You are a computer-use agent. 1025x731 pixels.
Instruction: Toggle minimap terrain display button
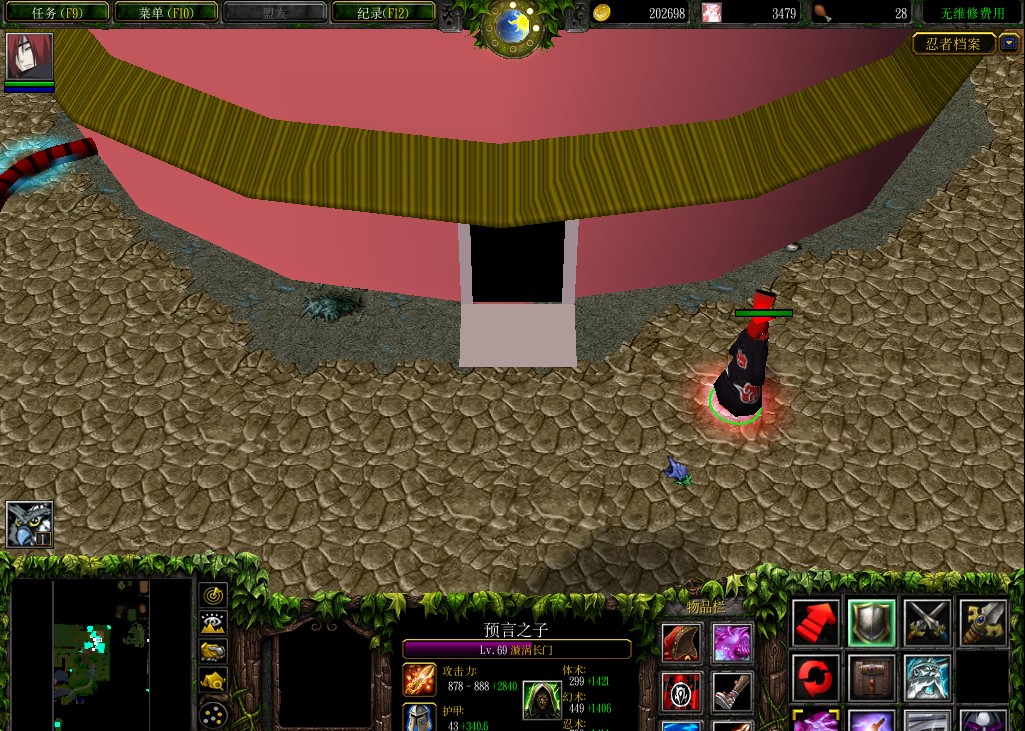point(214,623)
